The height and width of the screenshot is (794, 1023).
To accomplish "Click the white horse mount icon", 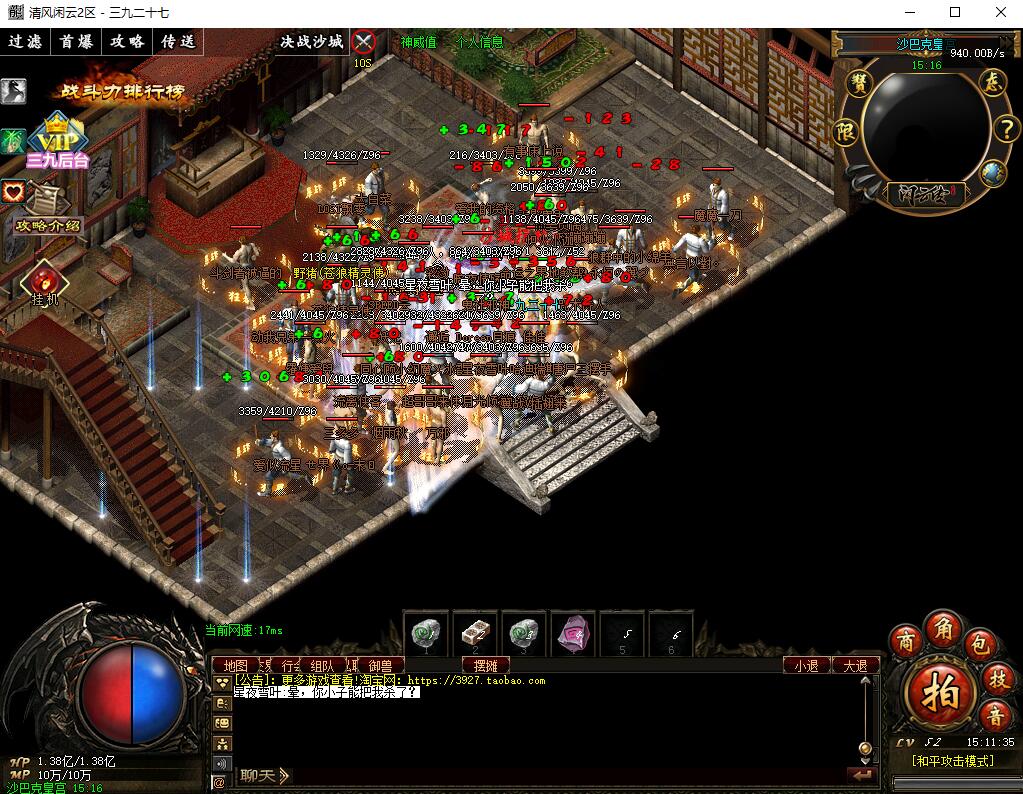I will pos(13,91).
